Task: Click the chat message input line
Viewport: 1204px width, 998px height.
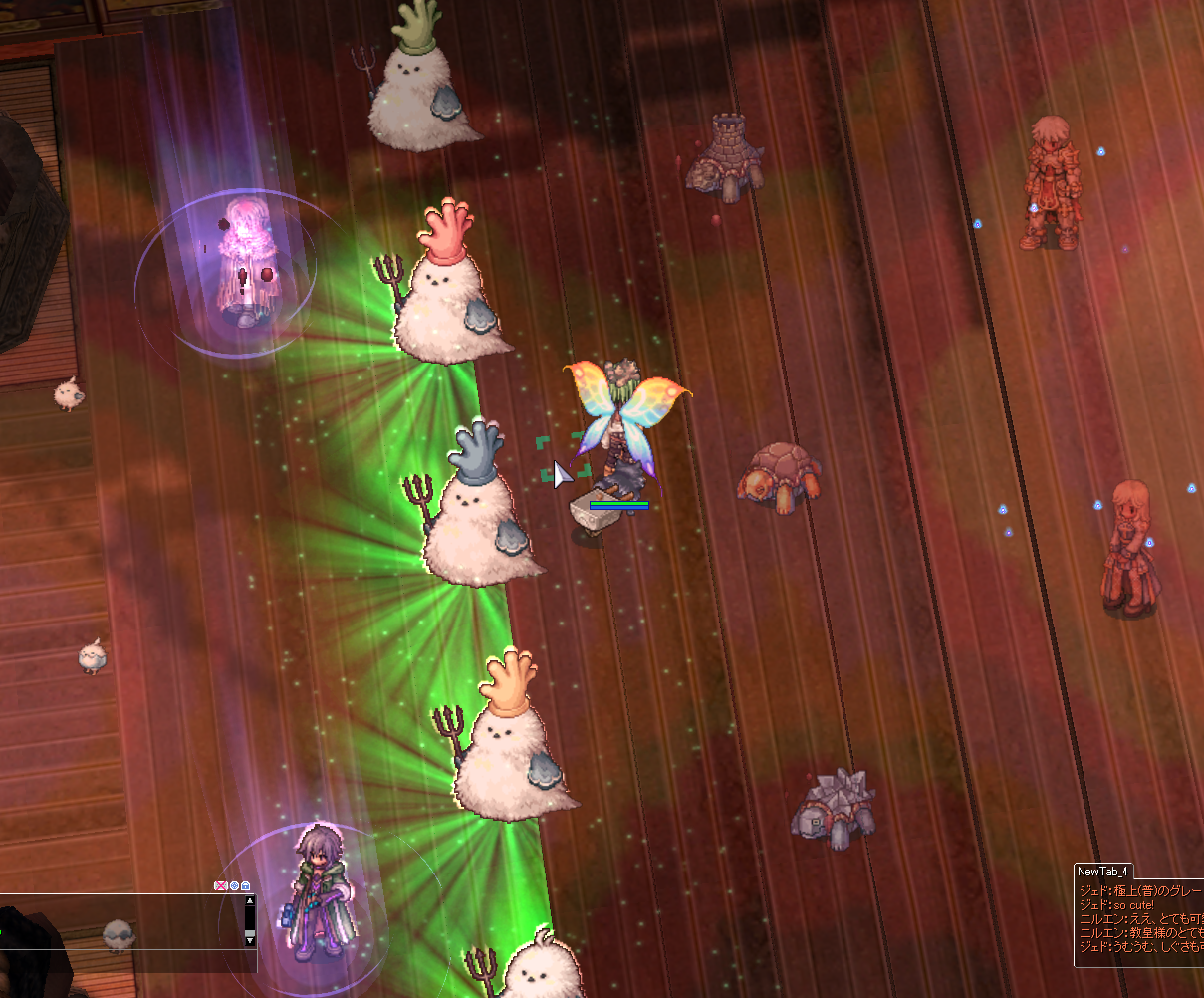Action: (x=120, y=960)
